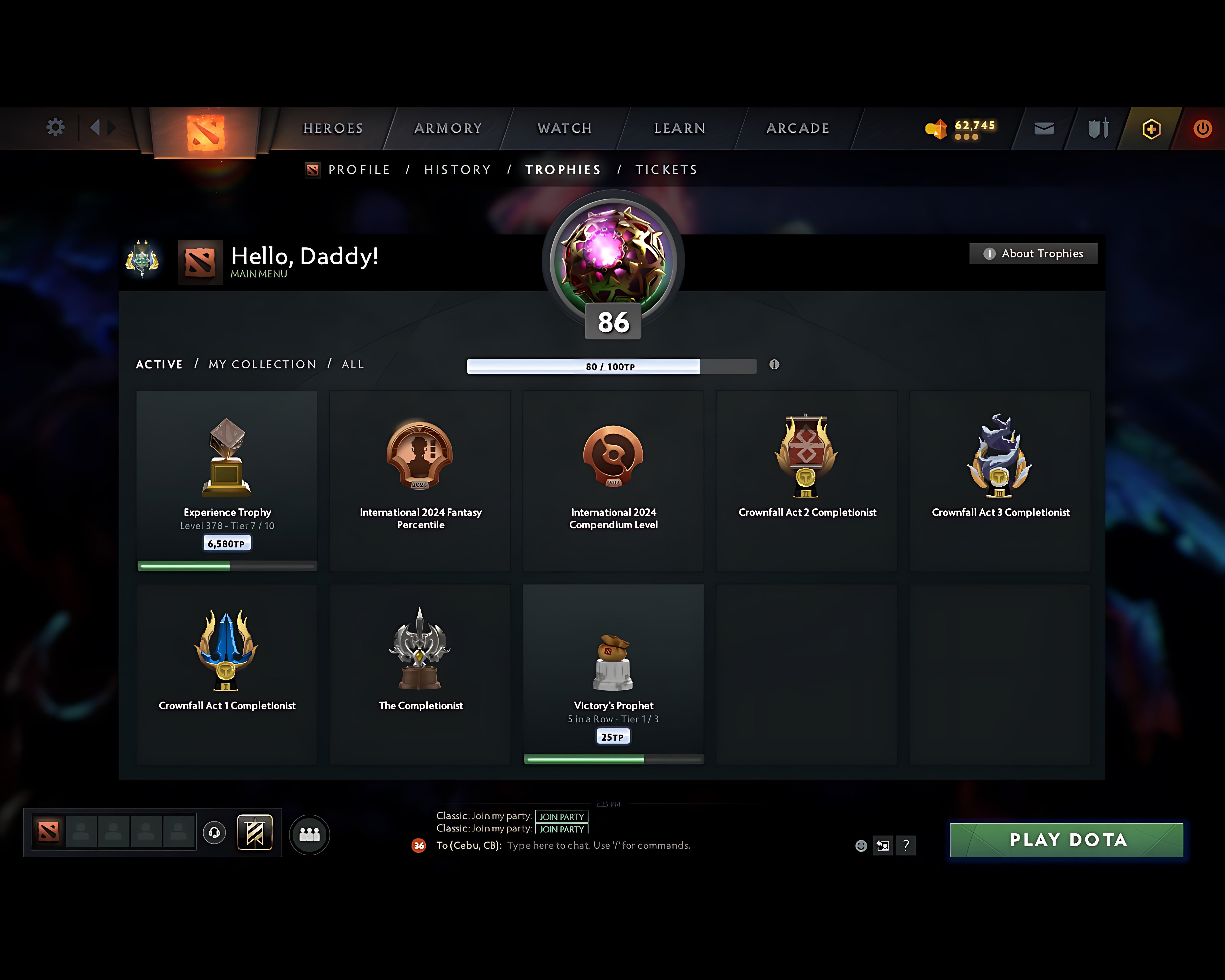Toggle the chat channel icon next to smiley
The height and width of the screenshot is (980, 1225).
tap(883, 845)
